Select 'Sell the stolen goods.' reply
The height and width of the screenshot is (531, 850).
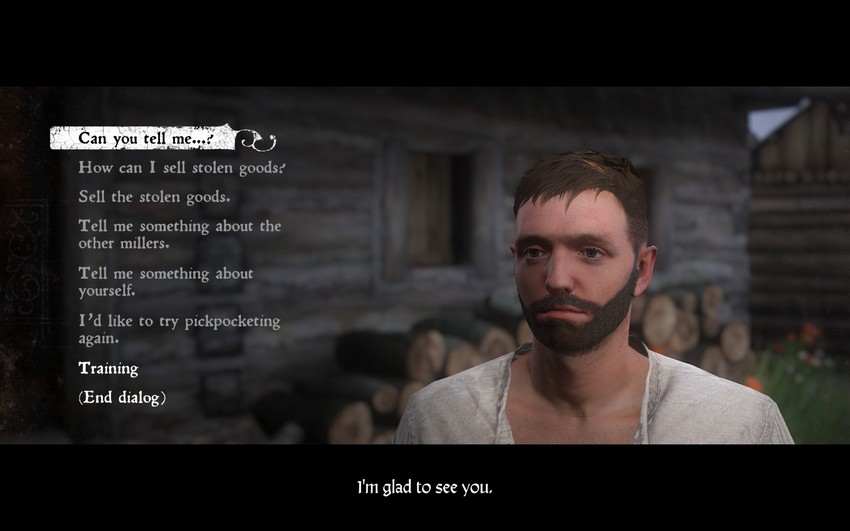pos(154,196)
